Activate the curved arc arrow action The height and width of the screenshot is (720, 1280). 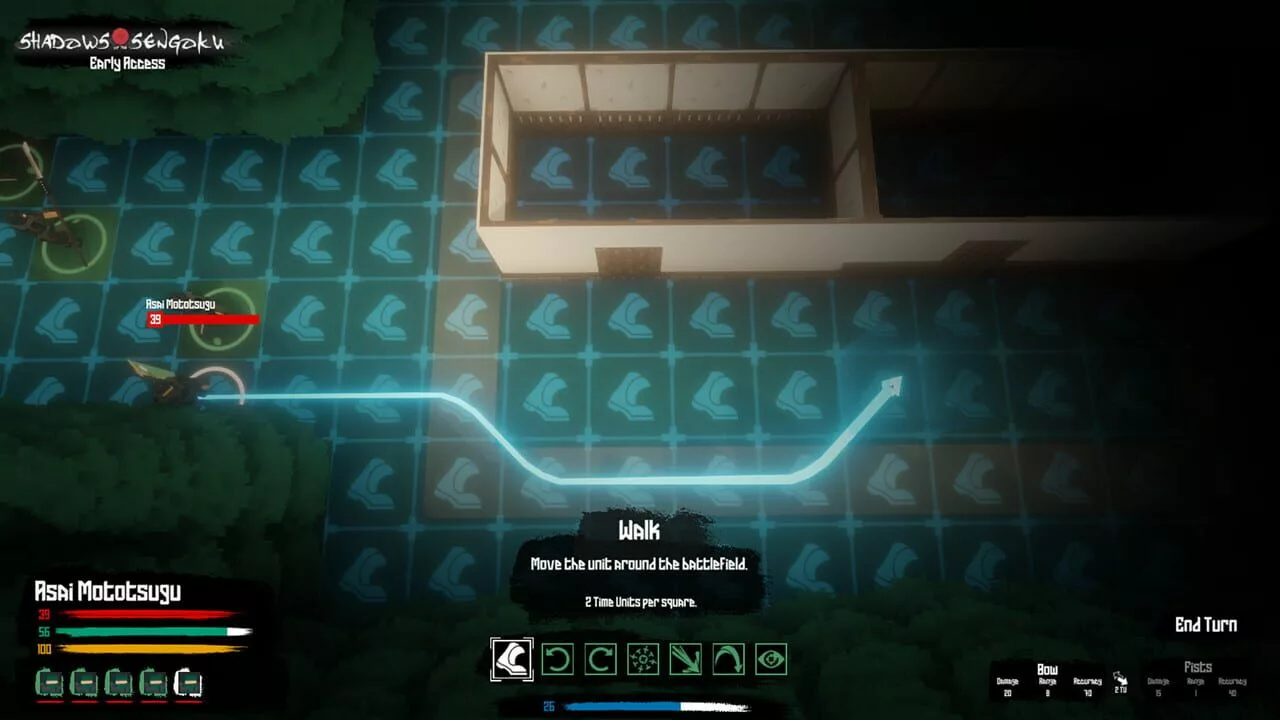(728, 659)
